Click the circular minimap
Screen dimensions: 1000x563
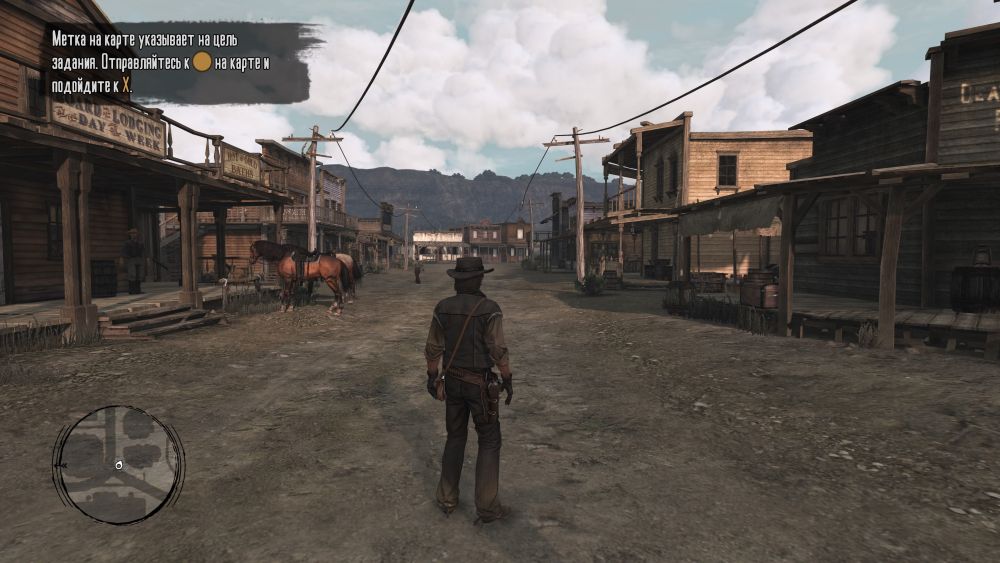[x=118, y=464]
